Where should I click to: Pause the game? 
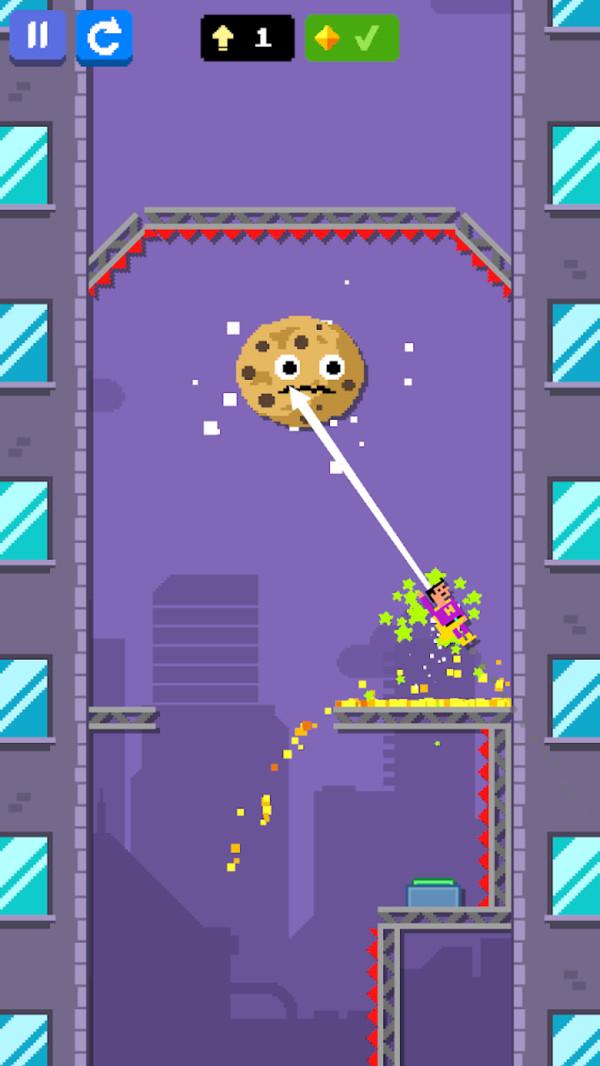pos(37,37)
